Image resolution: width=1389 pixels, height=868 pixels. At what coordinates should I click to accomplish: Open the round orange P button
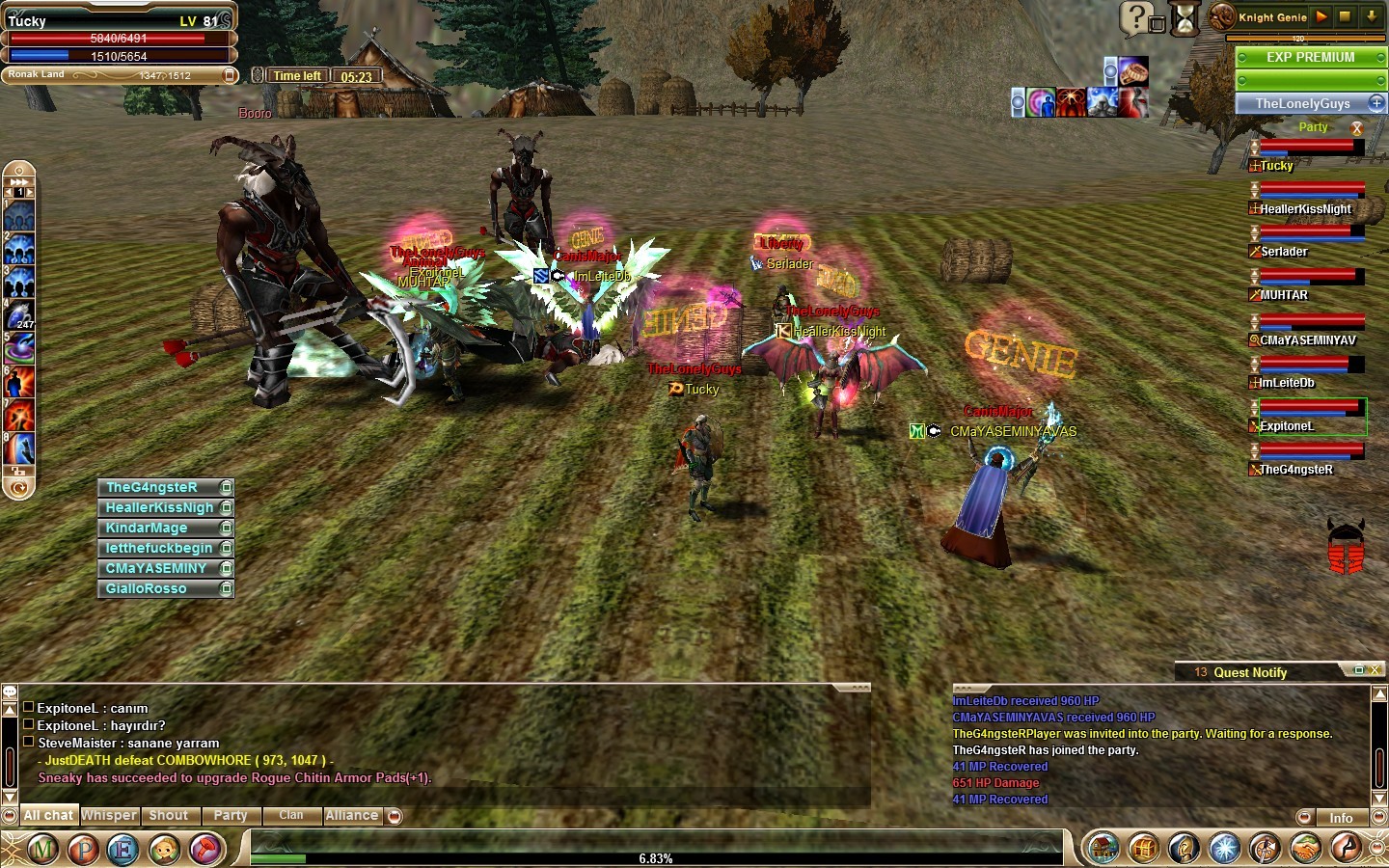pos(83,850)
